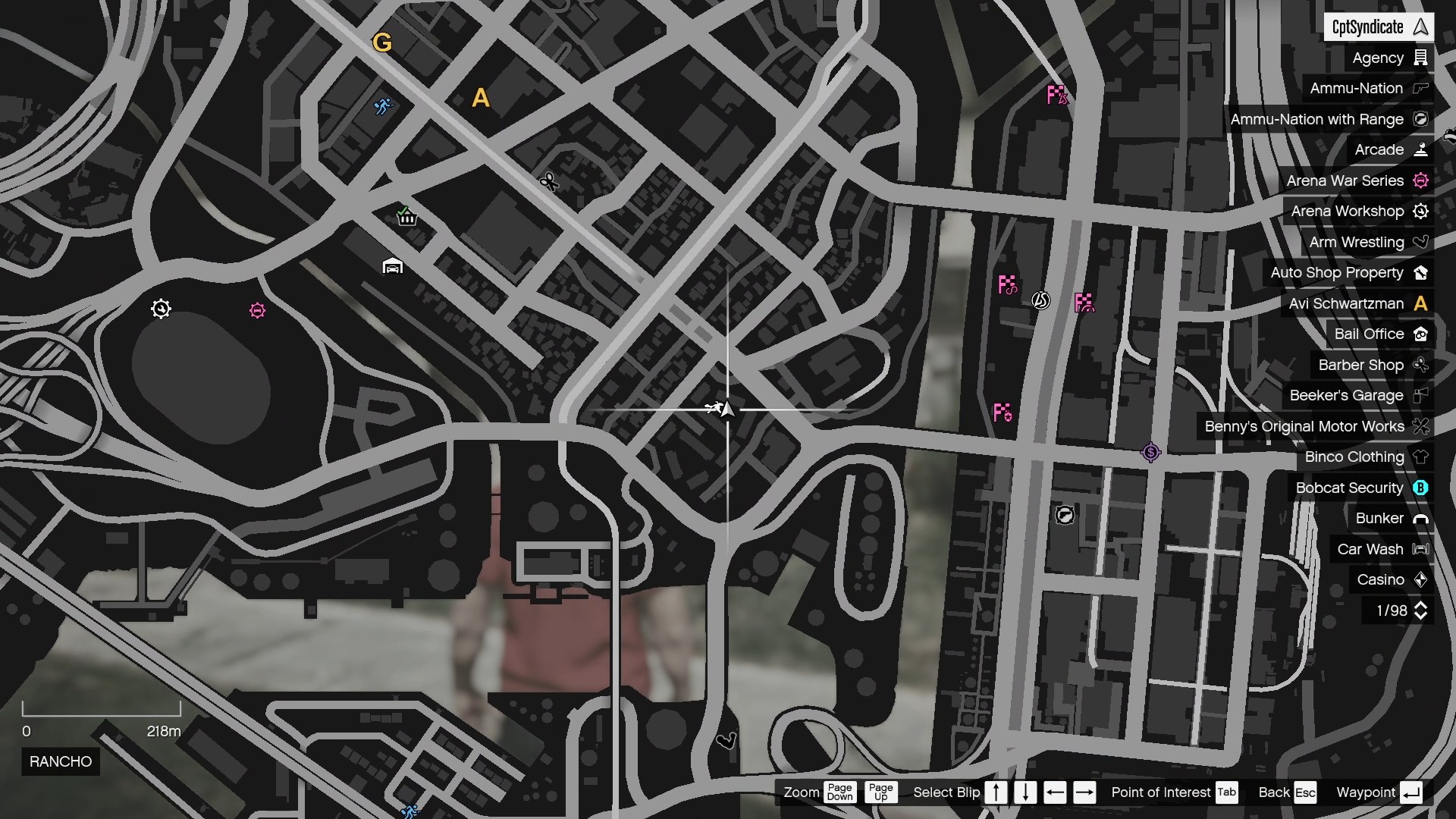Select the purple crosshair dollar blip
This screenshot has width=1456, height=819.
pyautogui.click(x=1150, y=452)
